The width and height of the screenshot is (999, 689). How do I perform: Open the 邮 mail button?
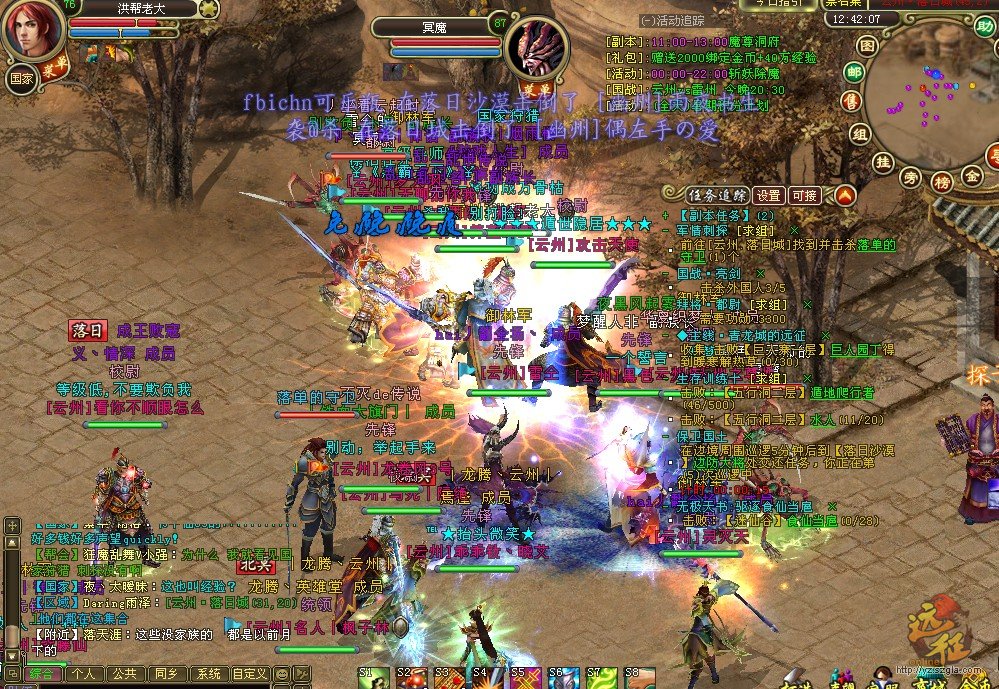tap(854, 73)
